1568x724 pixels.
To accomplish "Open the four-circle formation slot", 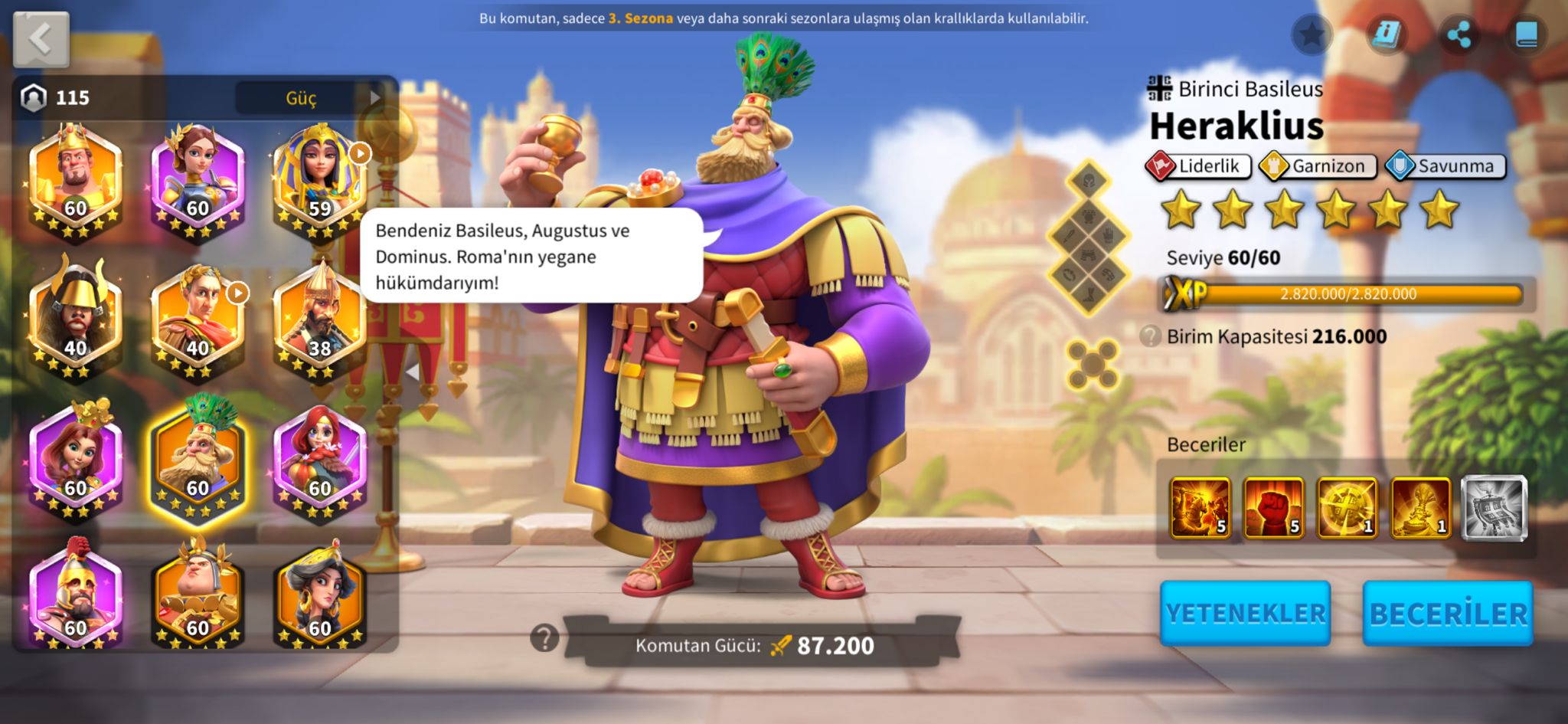I will tap(1093, 363).
